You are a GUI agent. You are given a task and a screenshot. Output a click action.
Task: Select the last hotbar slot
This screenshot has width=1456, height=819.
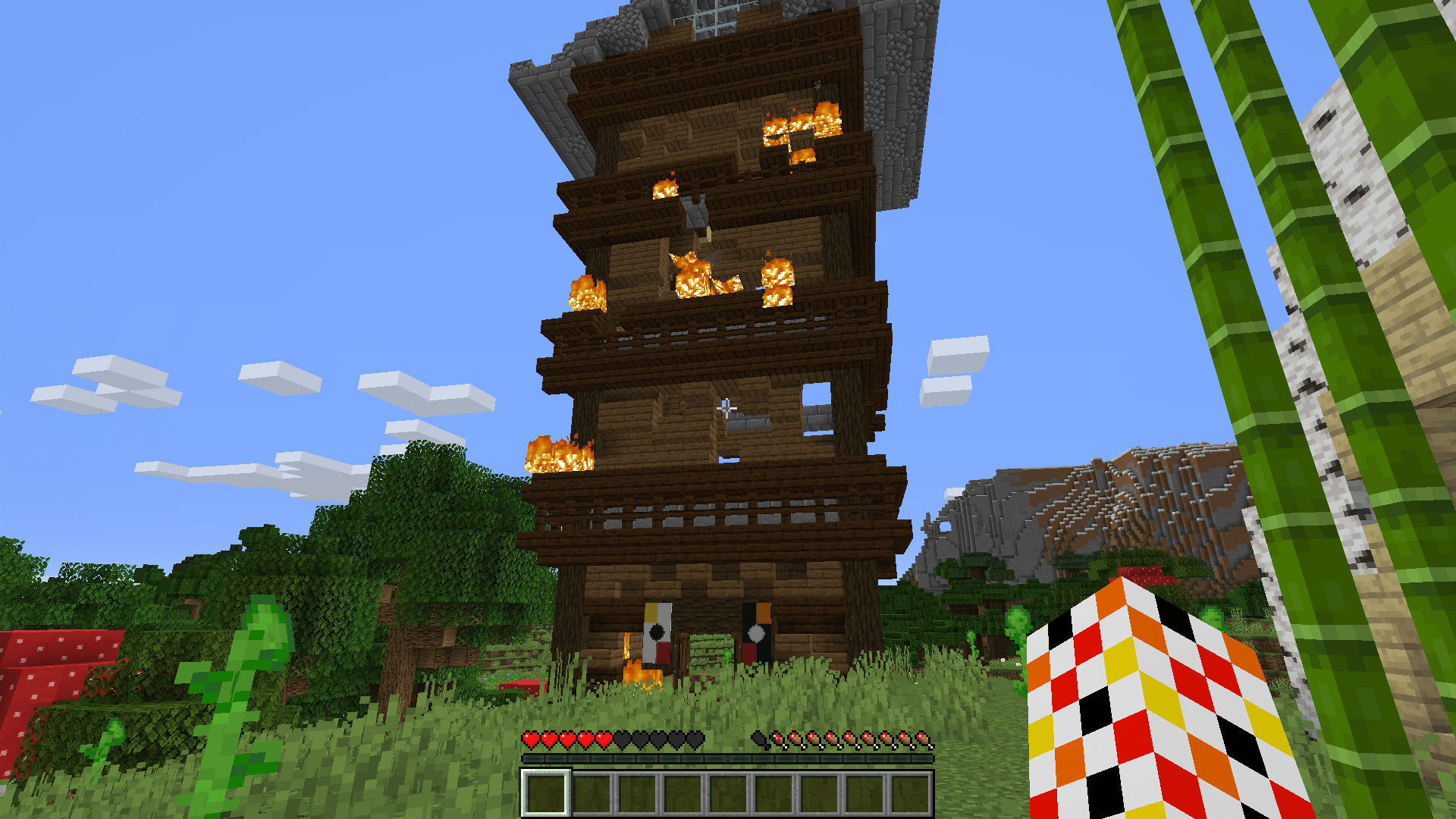click(909, 792)
